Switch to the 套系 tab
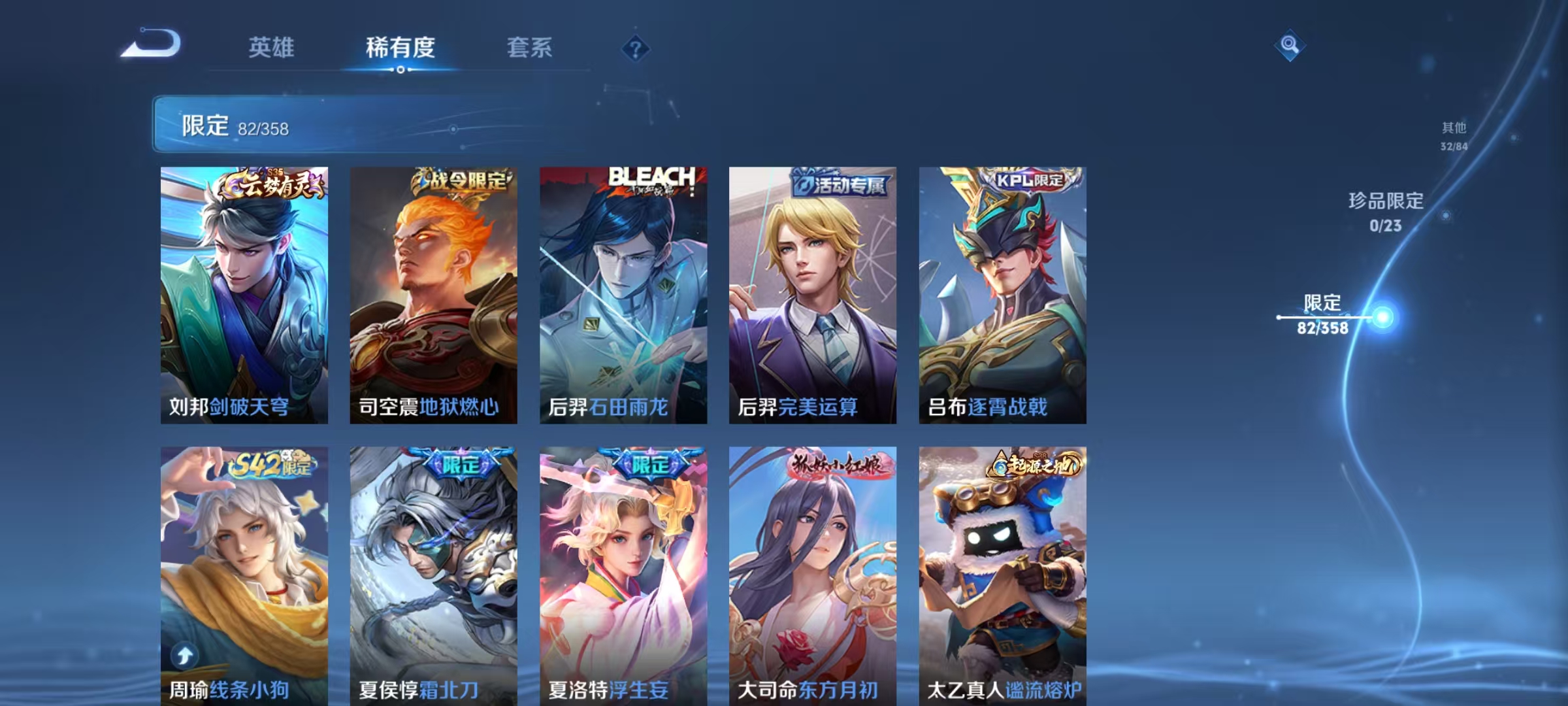This screenshot has width=1568, height=706. (529, 46)
